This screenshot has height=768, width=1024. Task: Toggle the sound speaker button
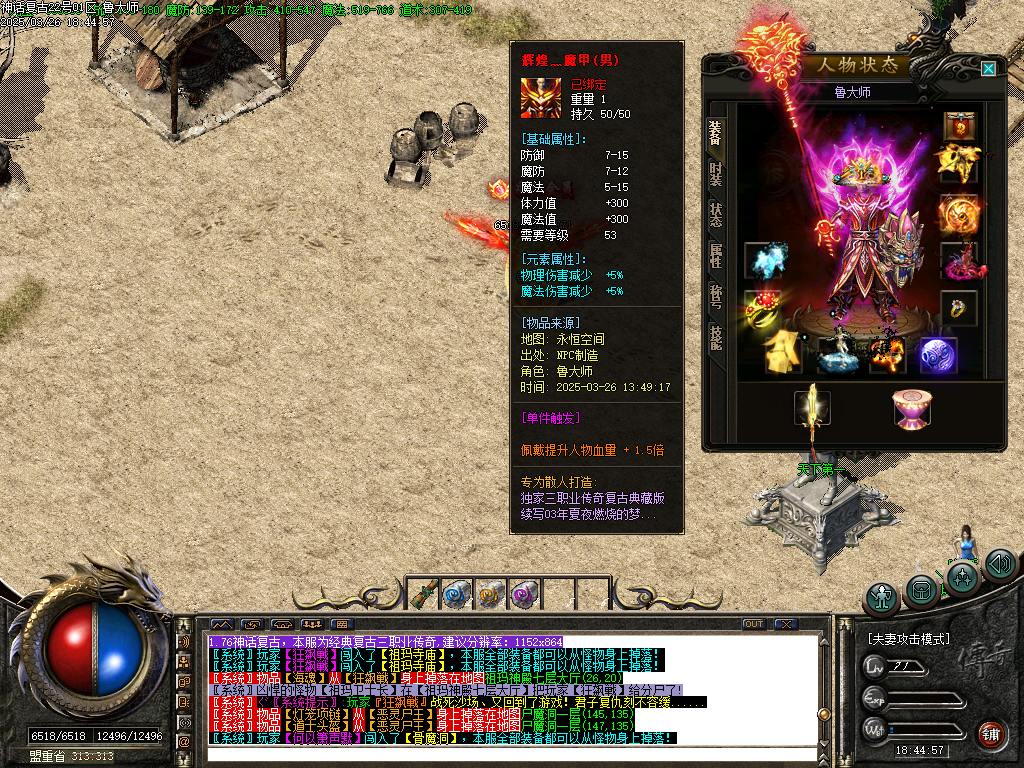click(1000, 565)
